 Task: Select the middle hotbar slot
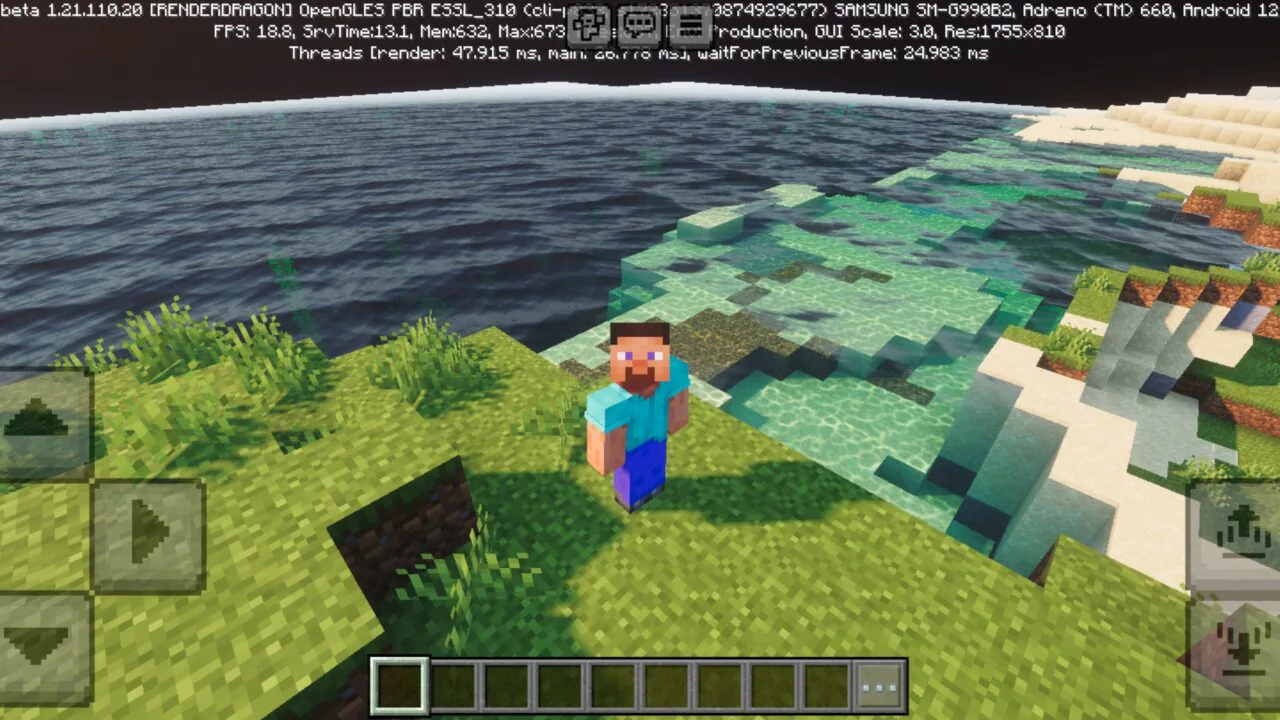[614, 684]
